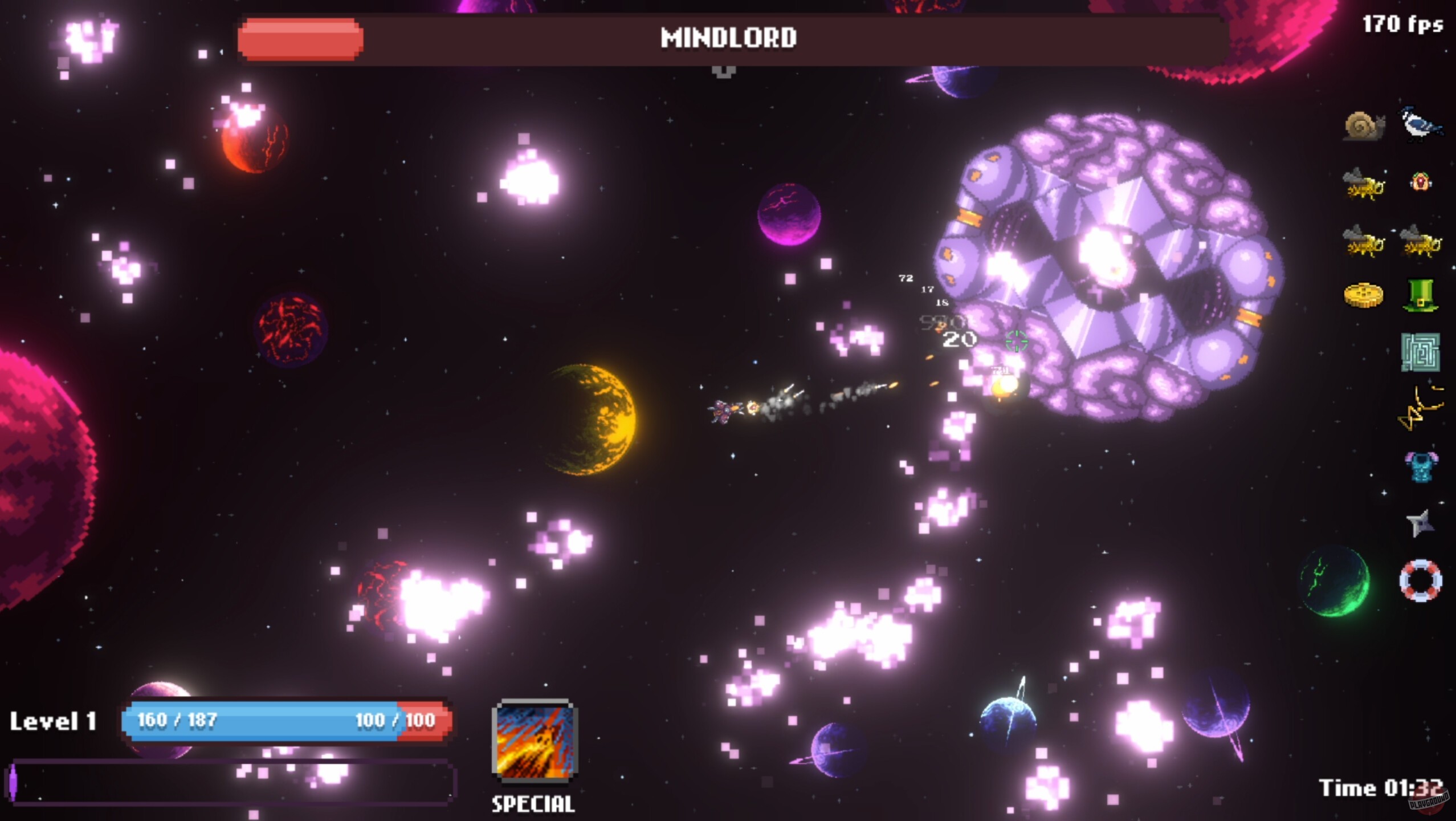Click the purple experience progress bar
Viewport: 1456px width, 821px height.
pyautogui.click(x=228, y=784)
